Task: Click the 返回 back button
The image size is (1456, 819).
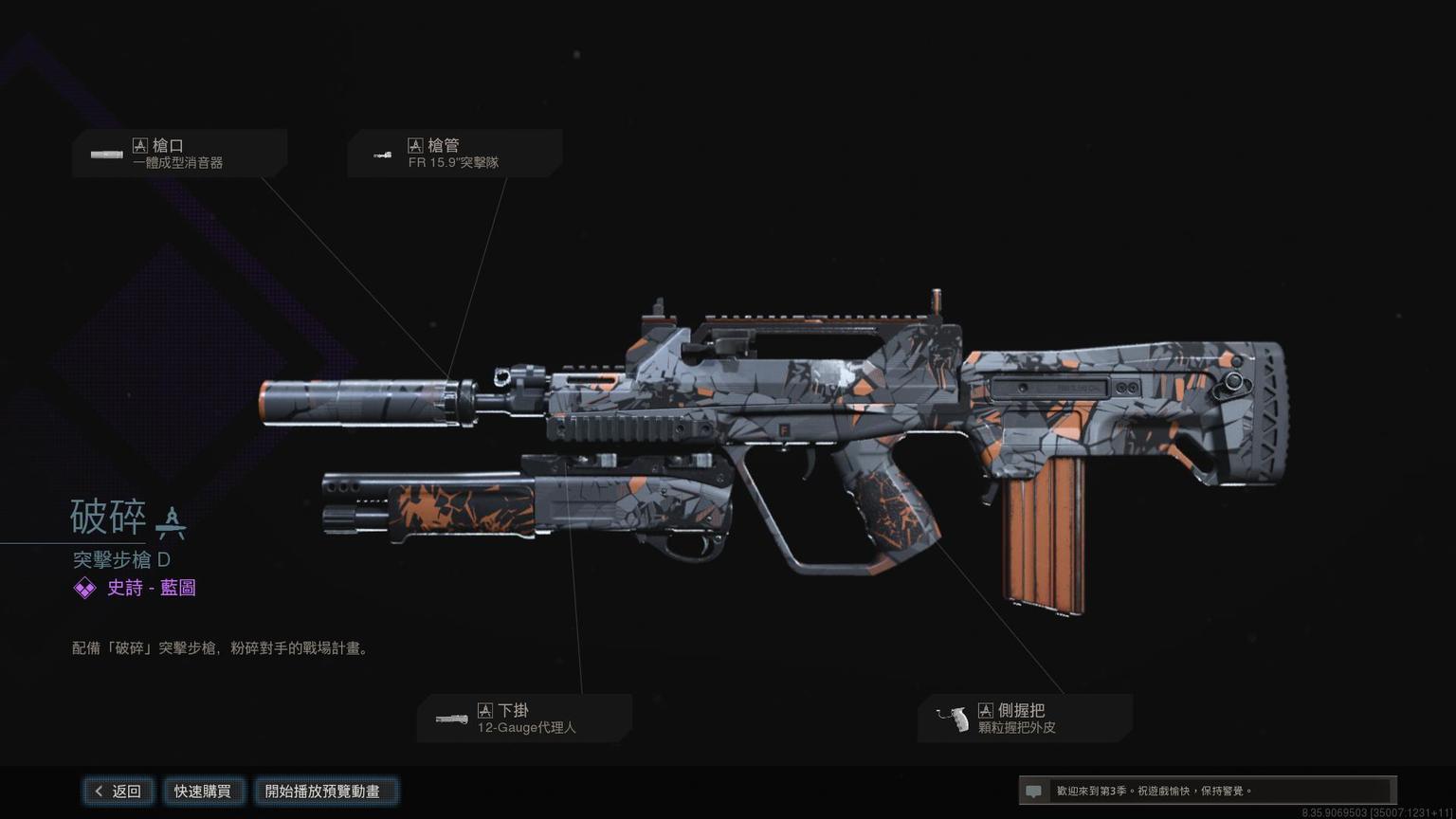Action: click(118, 791)
